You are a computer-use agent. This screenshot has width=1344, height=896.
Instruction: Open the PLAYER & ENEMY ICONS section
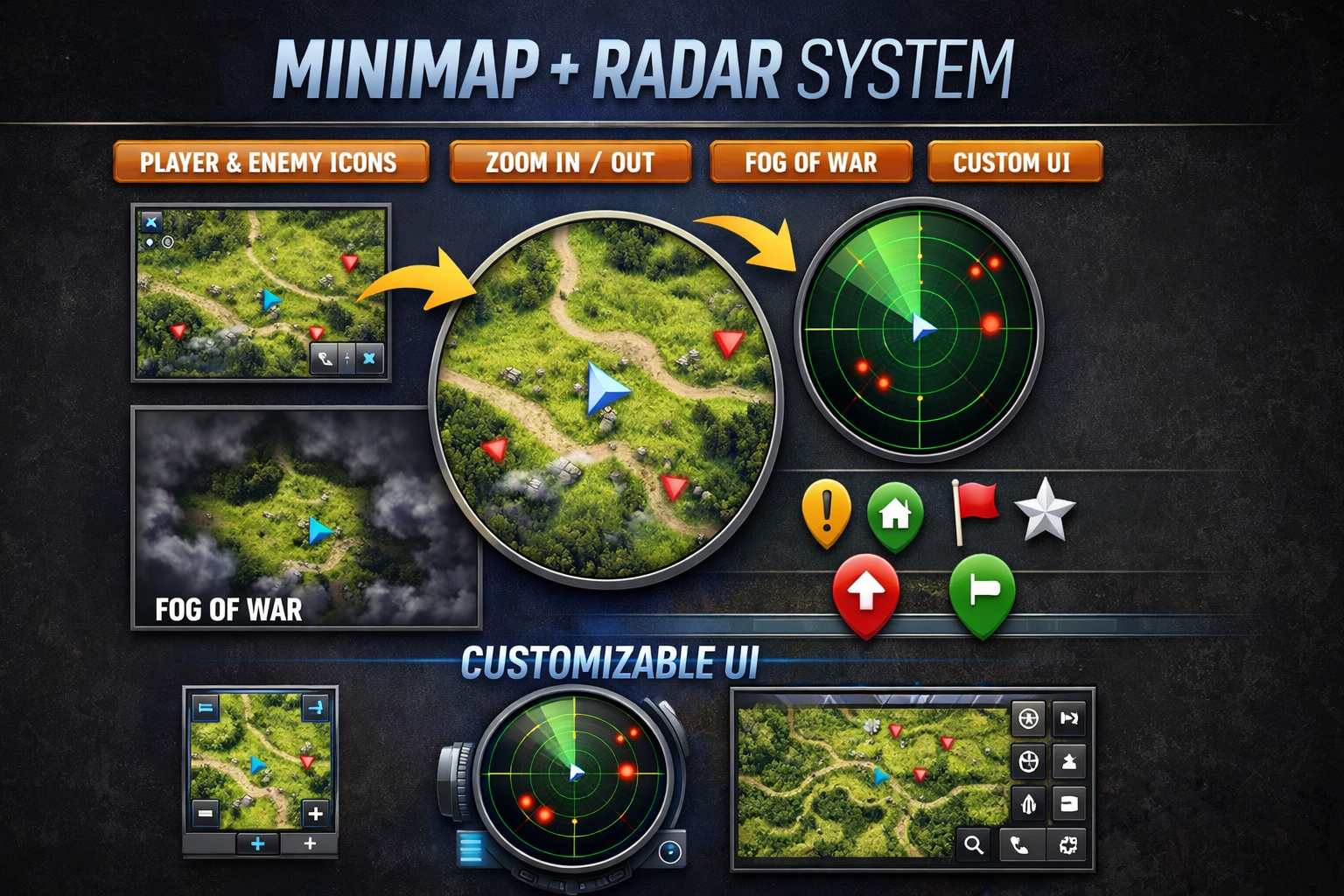click(269, 163)
